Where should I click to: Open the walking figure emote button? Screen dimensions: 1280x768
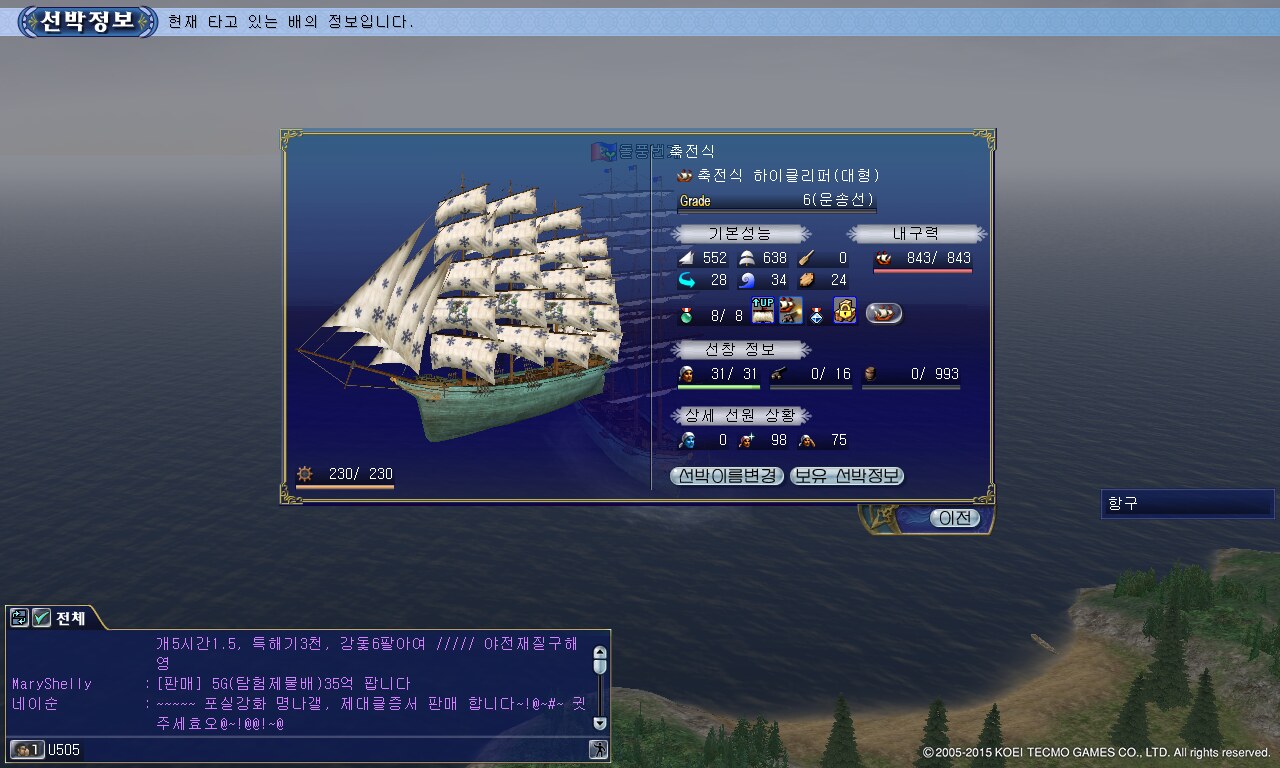(x=598, y=749)
